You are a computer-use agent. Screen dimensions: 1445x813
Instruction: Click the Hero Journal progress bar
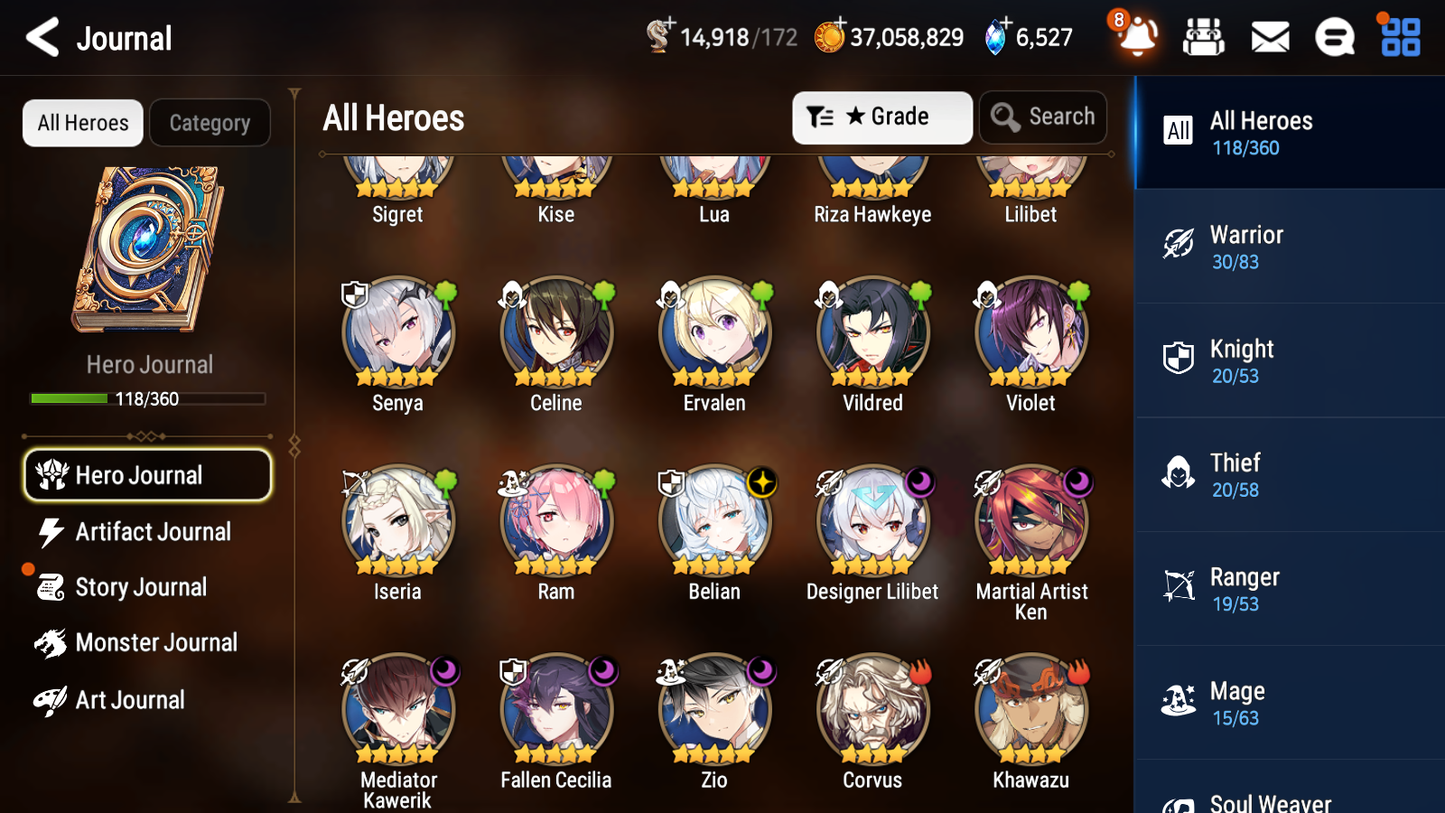pos(149,398)
